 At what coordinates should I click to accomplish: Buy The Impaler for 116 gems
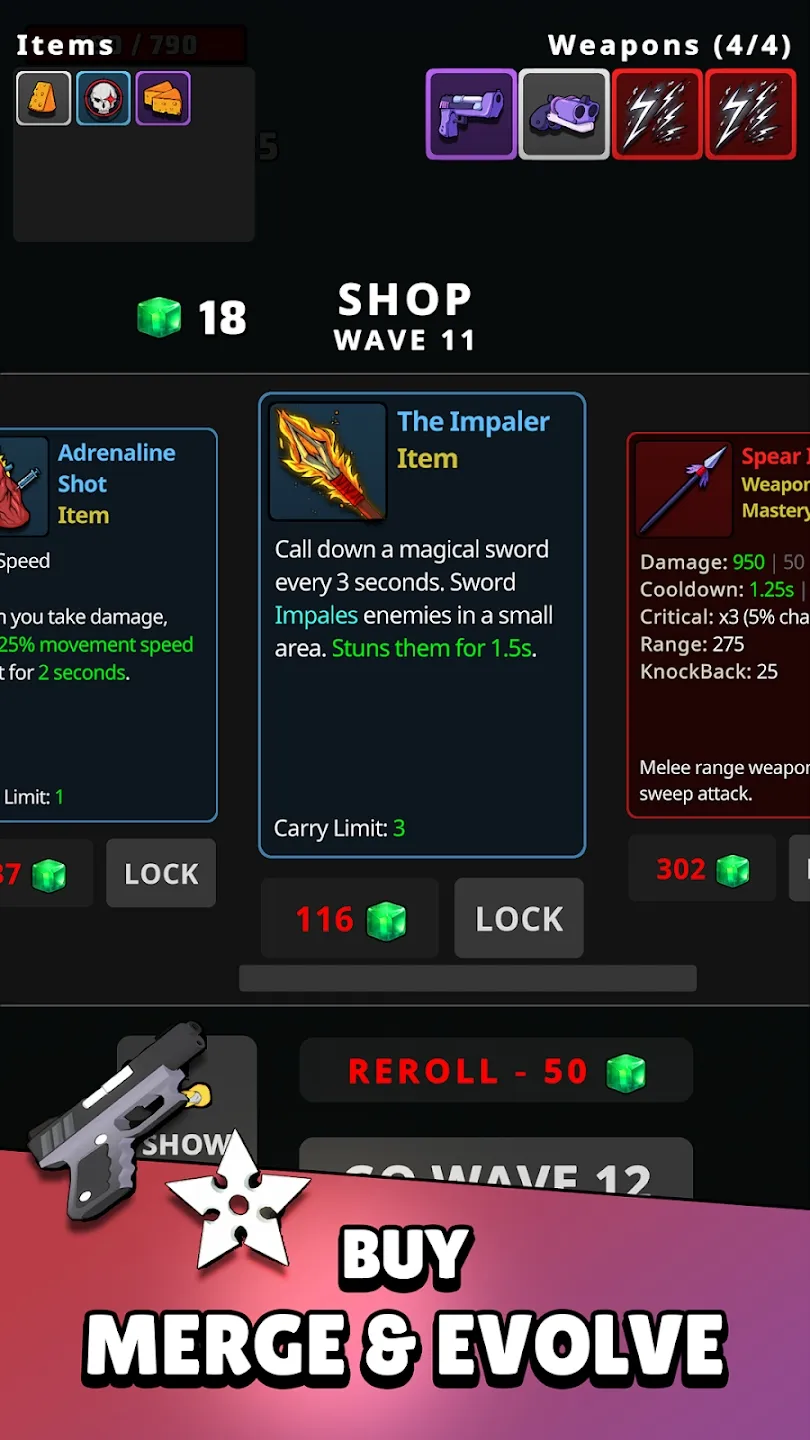coord(349,919)
